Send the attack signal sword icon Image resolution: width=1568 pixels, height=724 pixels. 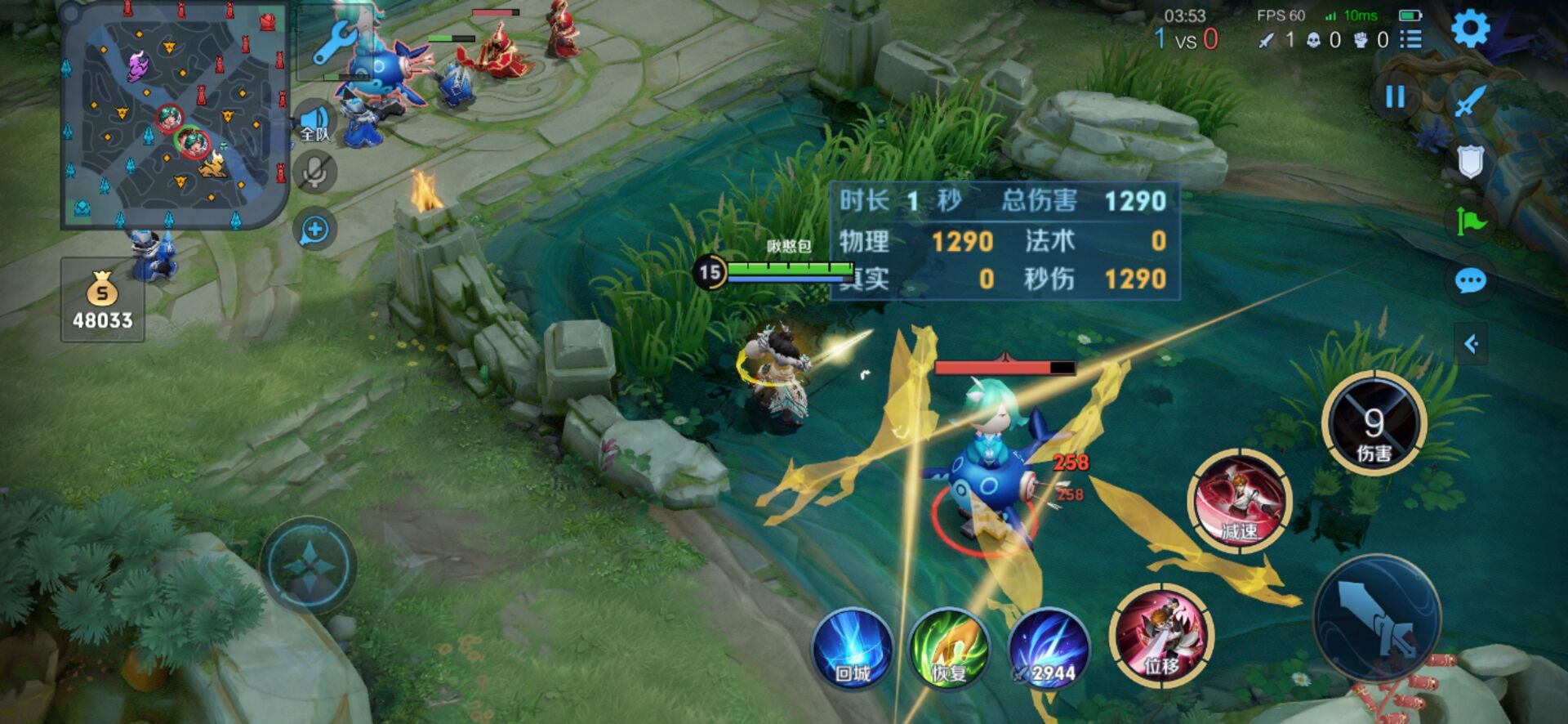click(1470, 102)
